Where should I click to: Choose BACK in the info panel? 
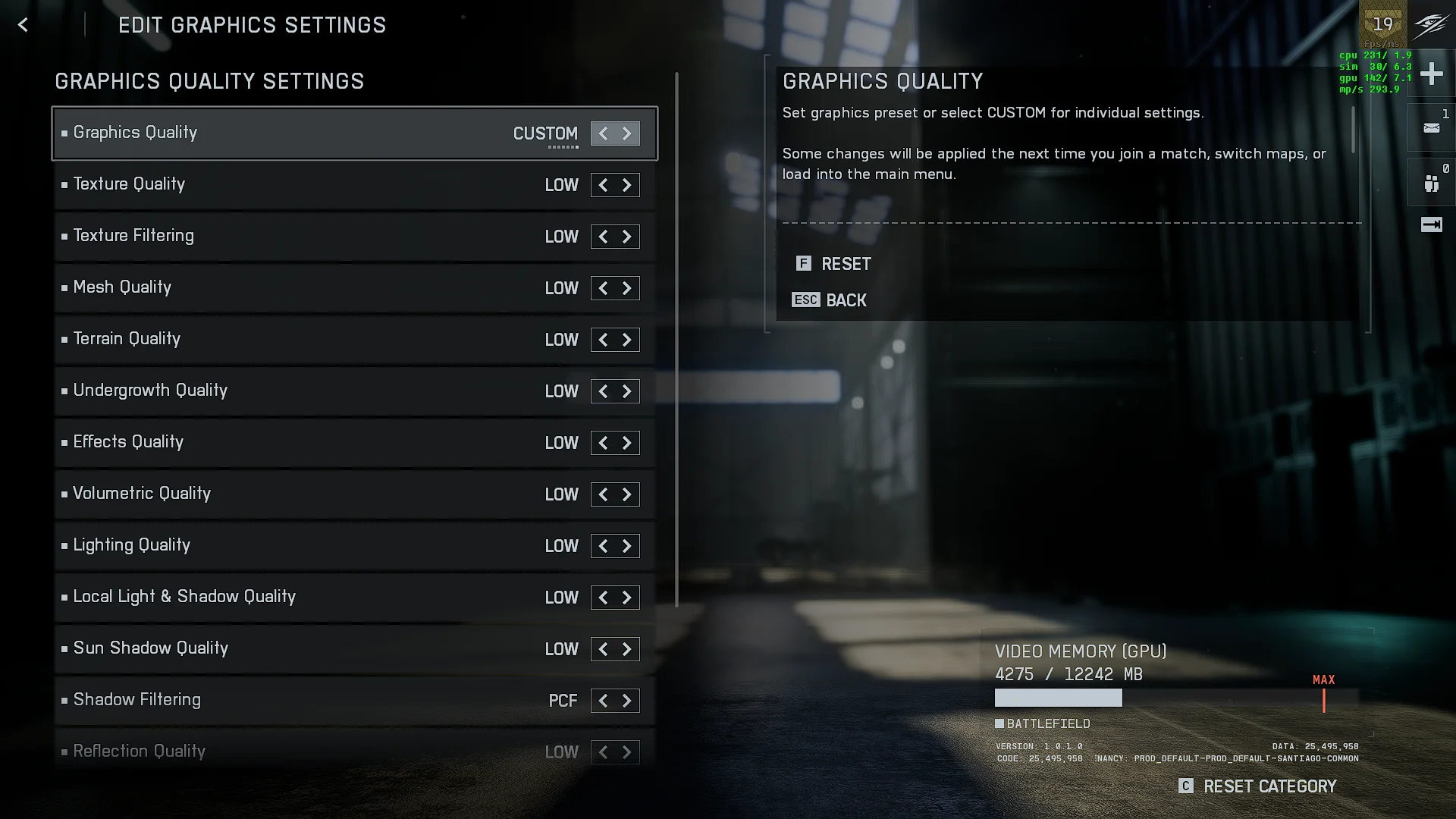pyautogui.click(x=846, y=300)
